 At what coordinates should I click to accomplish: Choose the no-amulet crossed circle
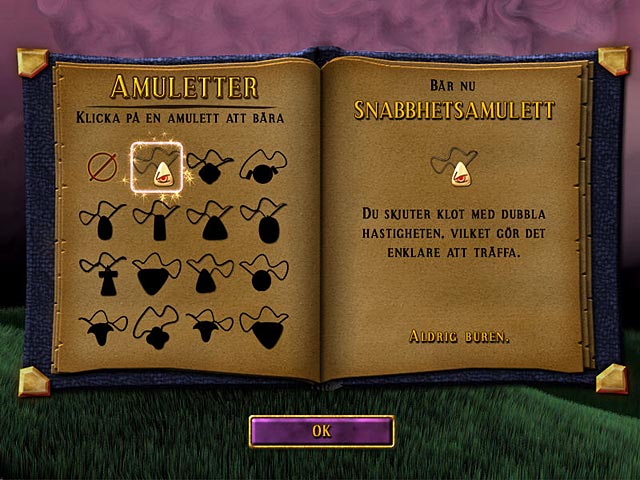pos(102,169)
